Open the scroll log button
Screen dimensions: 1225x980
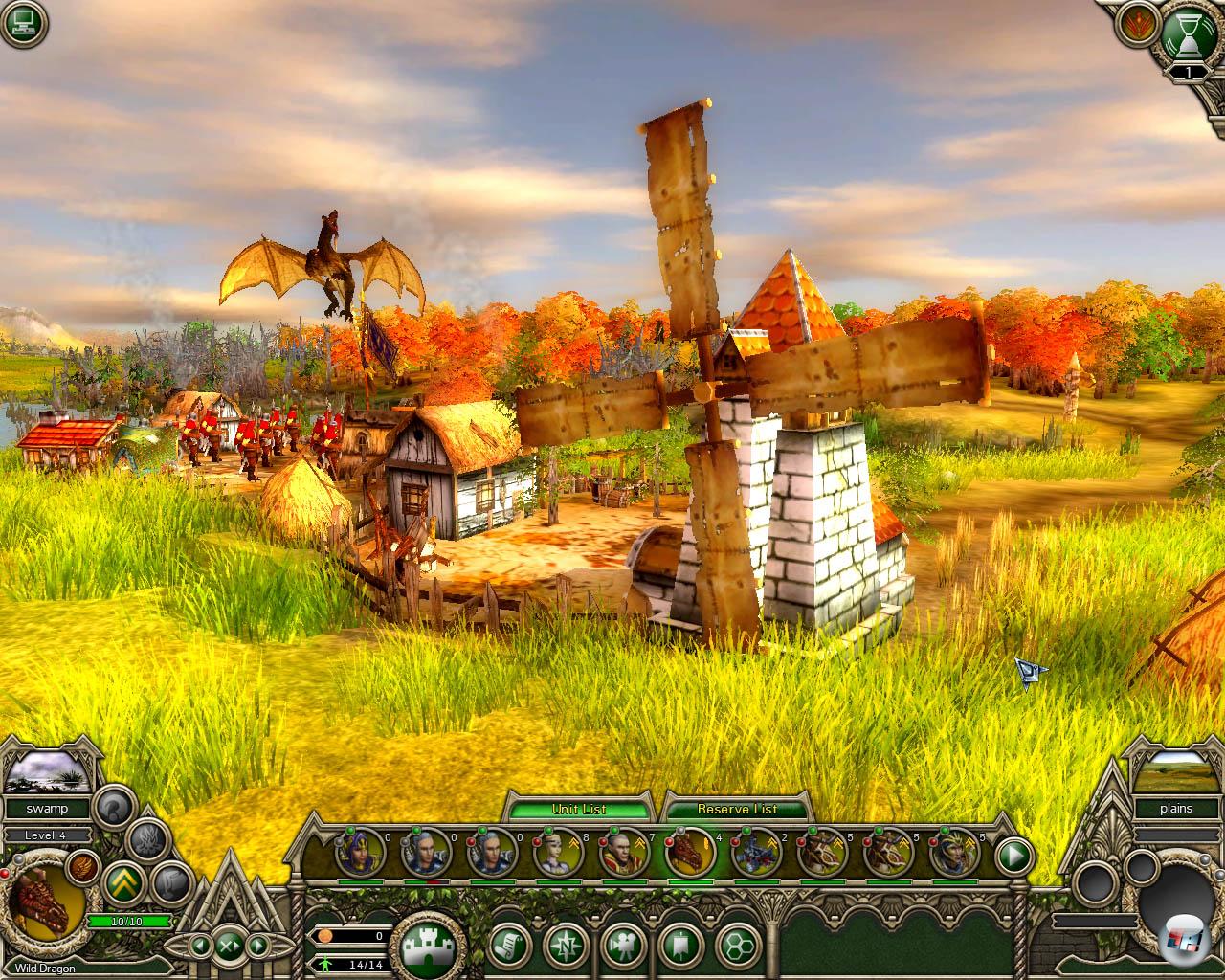click(510, 947)
